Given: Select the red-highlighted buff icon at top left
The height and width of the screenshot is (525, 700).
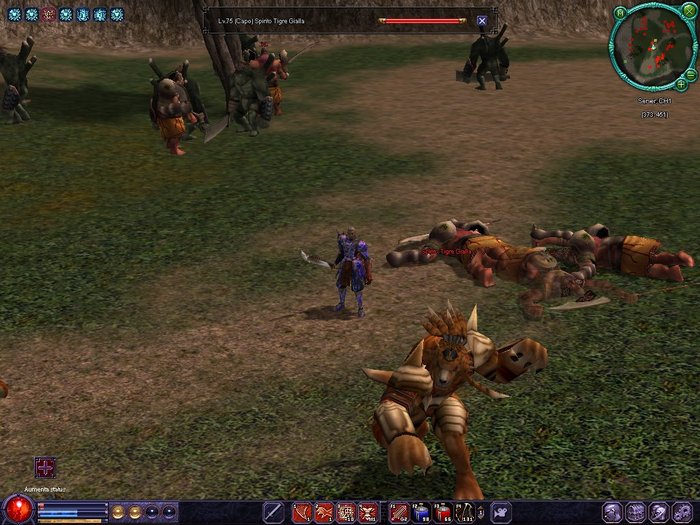Looking at the screenshot, I should point(48,14).
